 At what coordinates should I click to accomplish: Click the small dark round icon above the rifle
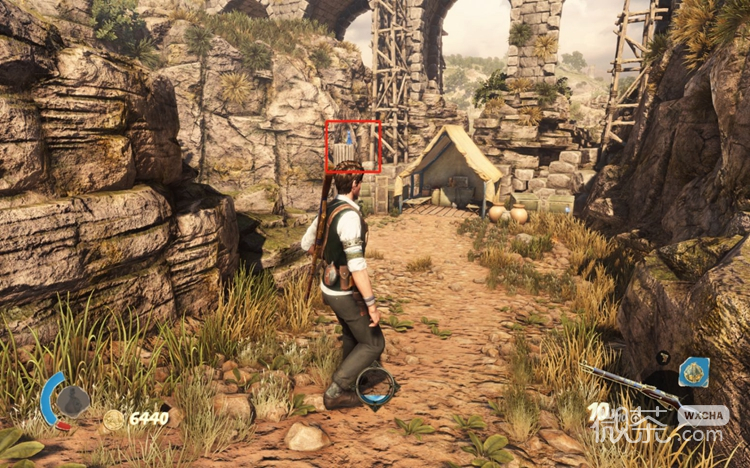(663, 357)
